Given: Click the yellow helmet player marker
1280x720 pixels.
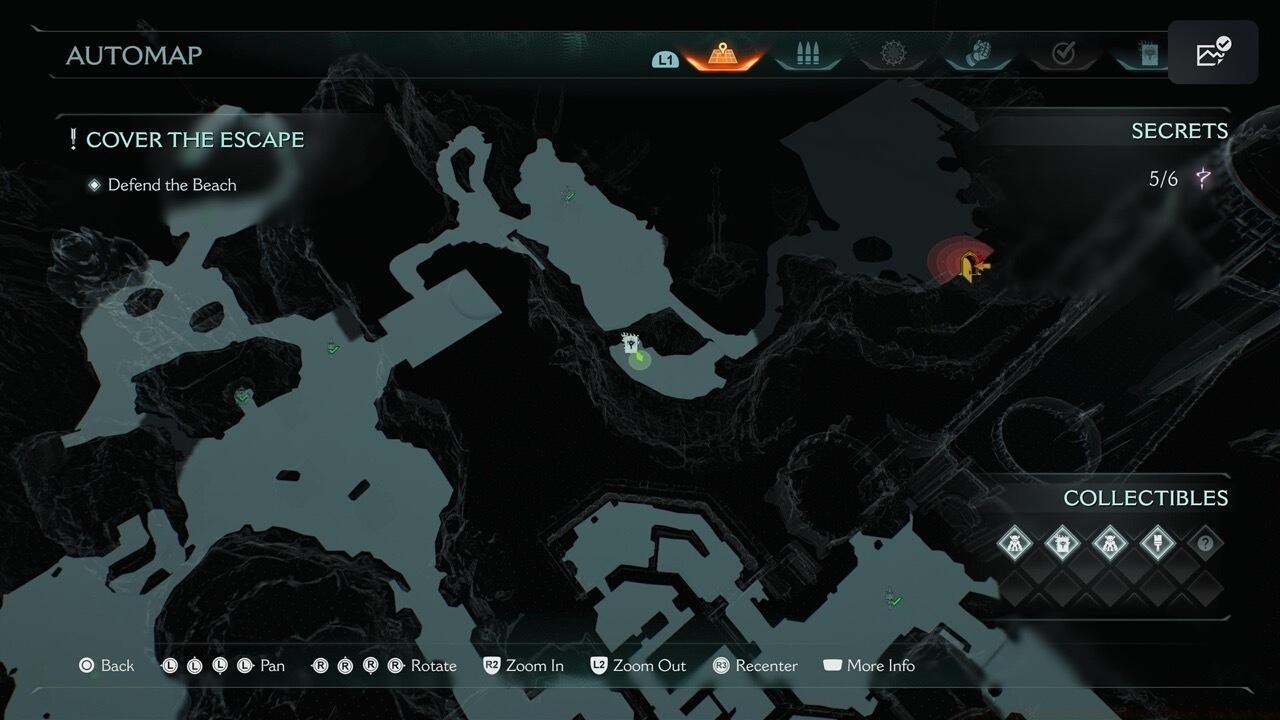Looking at the screenshot, I should coord(969,266).
